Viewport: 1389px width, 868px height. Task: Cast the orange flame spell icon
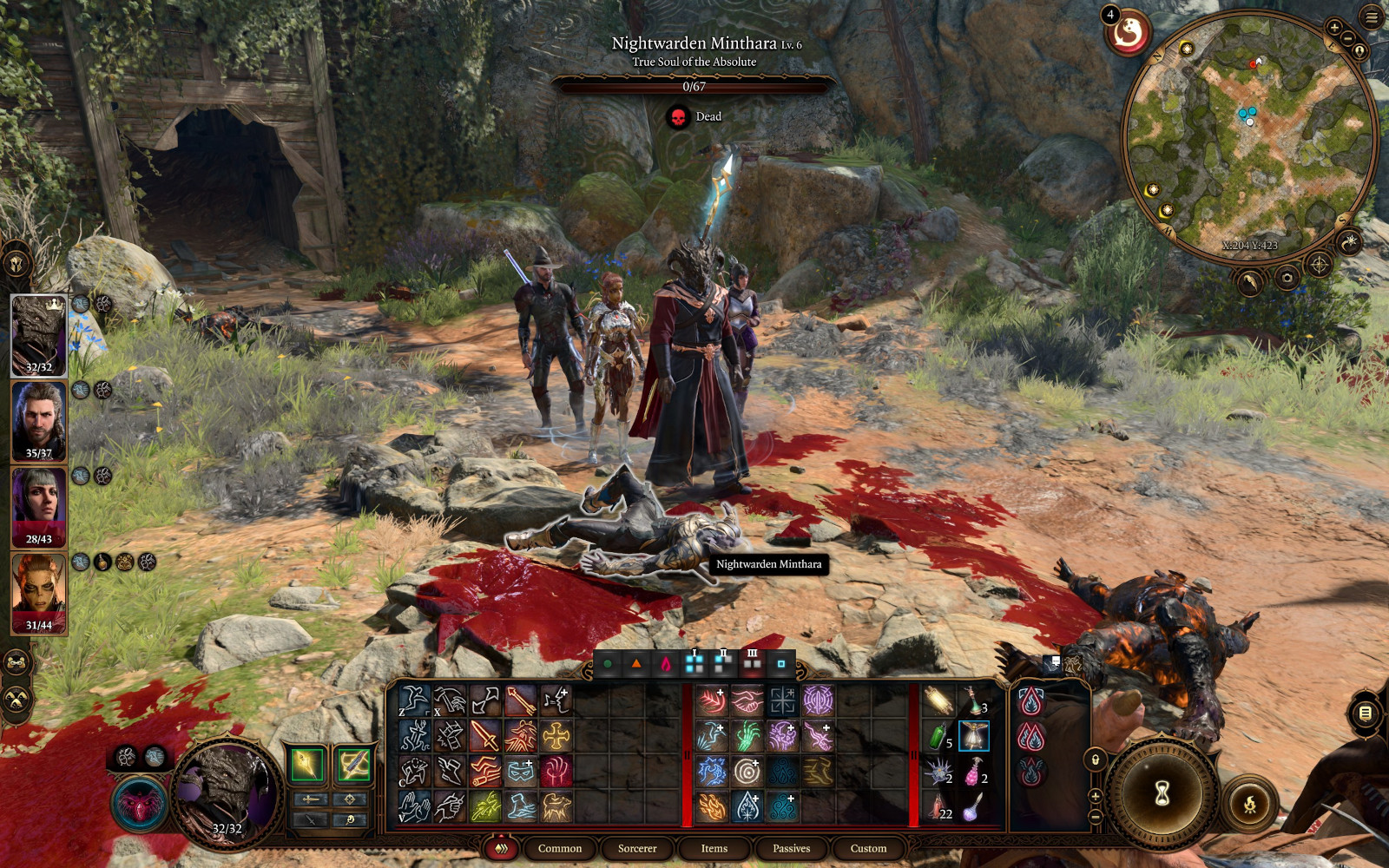click(x=711, y=806)
